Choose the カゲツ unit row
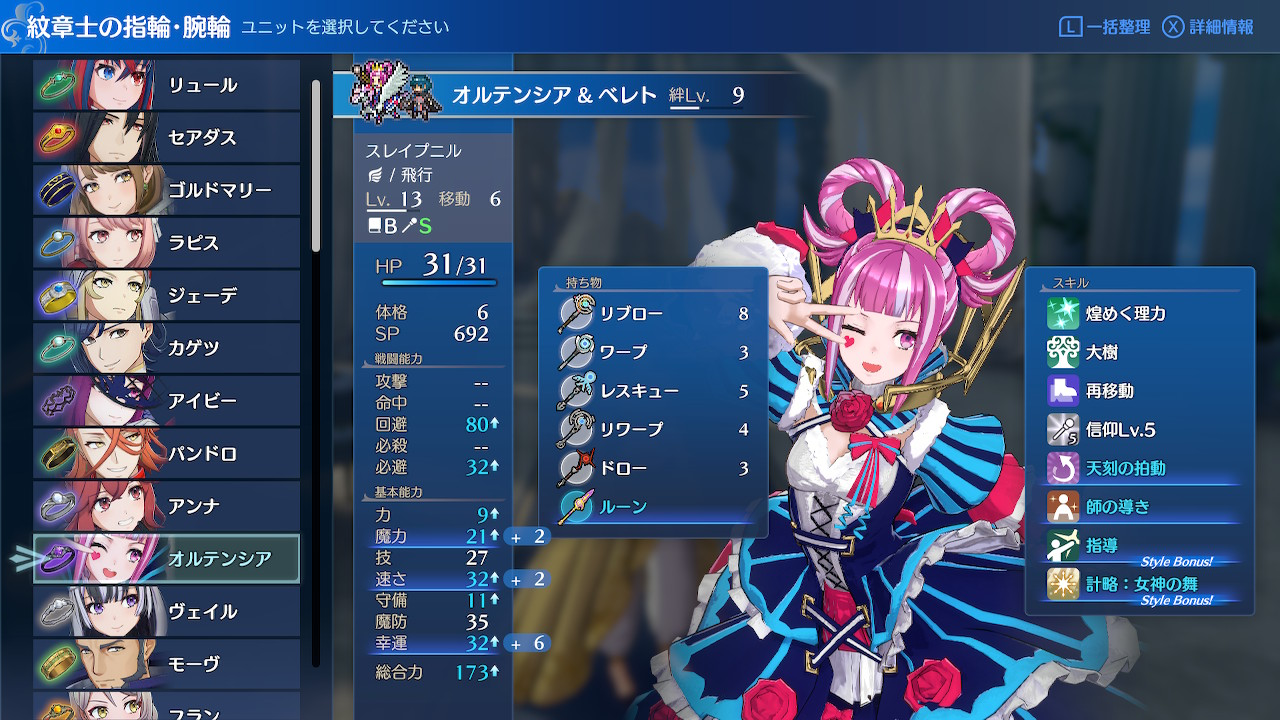1280x720 pixels. pos(167,348)
